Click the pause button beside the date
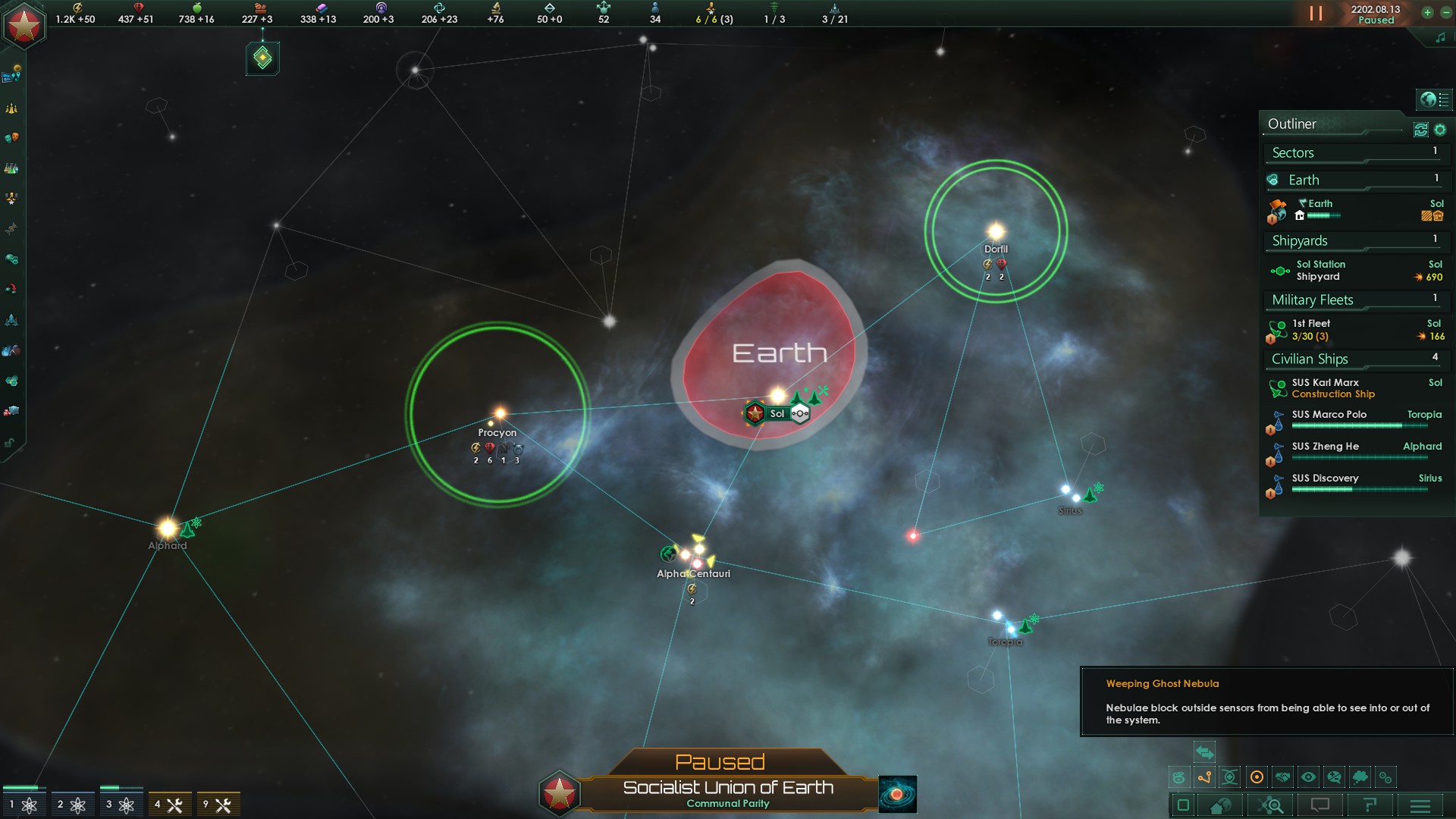1456x819 pixels. pos(1316,14)
